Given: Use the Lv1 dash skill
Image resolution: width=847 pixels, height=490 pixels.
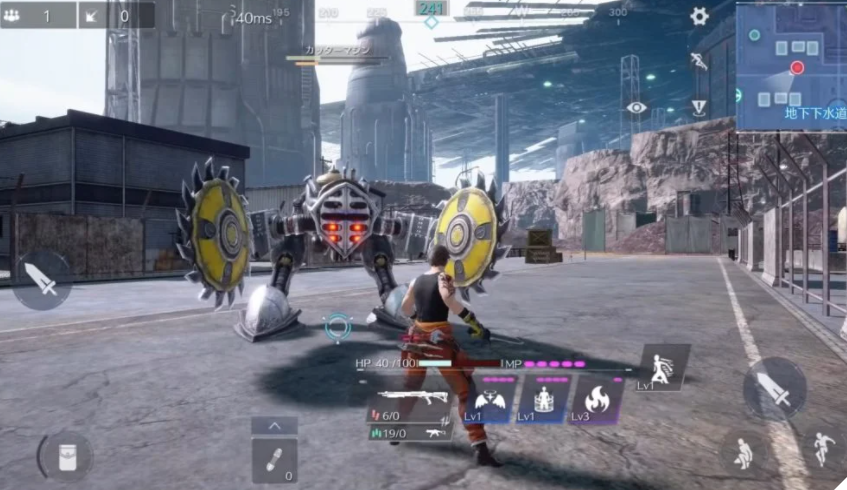Looking at the screenshot, I should [x=662, y=367].
